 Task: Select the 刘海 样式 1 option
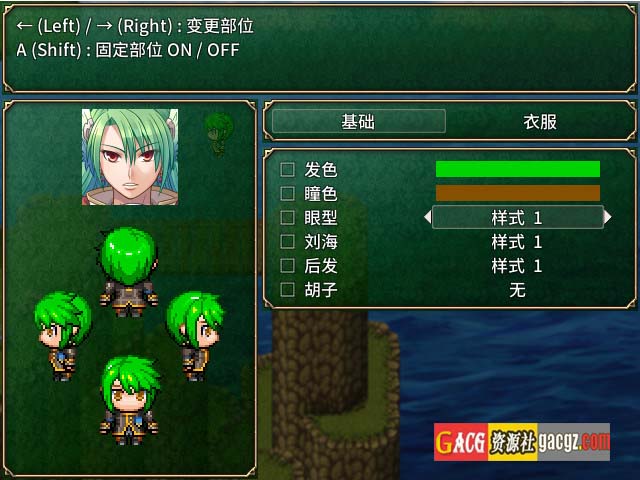[517, 241]
